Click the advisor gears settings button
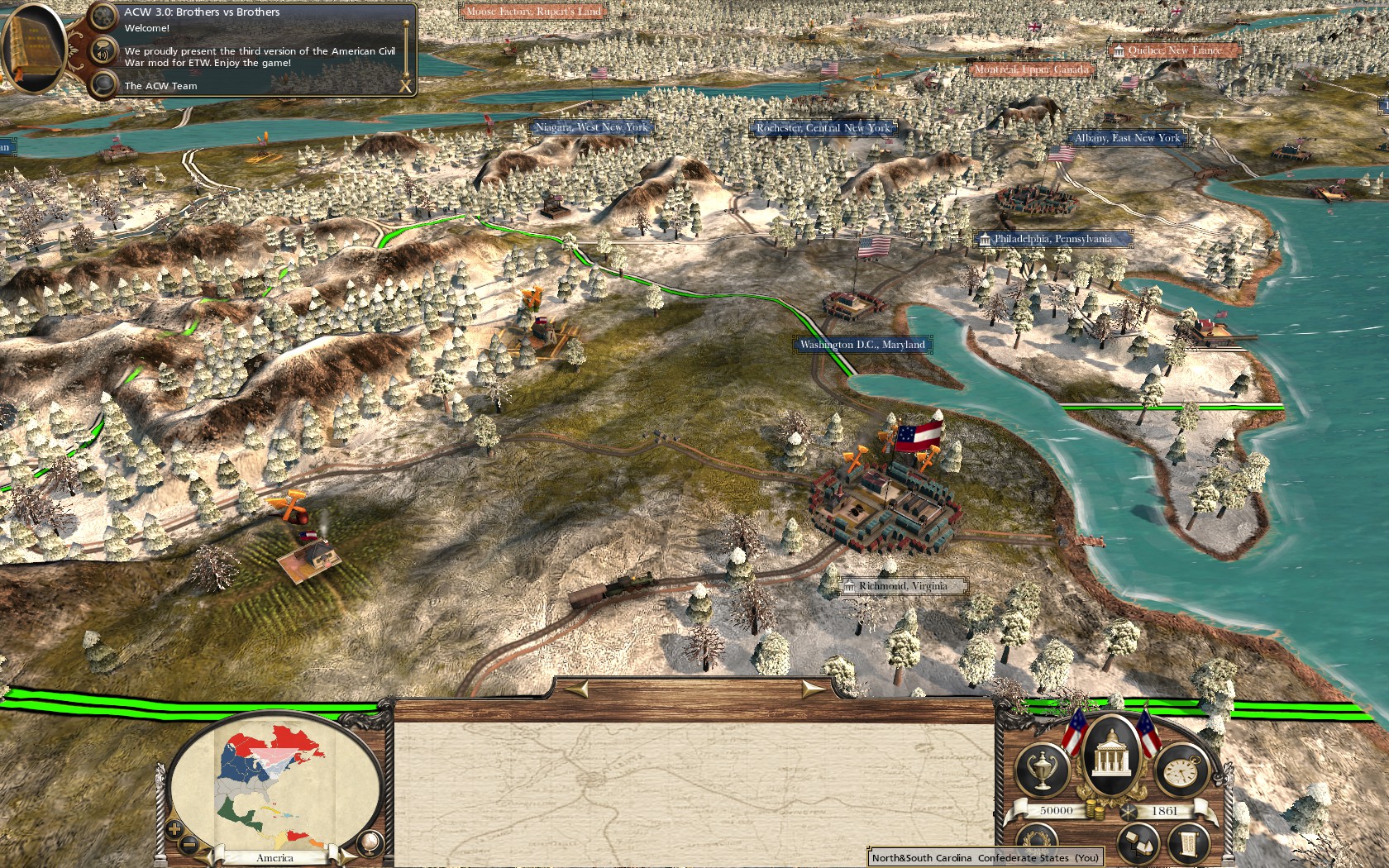Image resolution: width=1389 pixels, height=868 pixels. 103,16
